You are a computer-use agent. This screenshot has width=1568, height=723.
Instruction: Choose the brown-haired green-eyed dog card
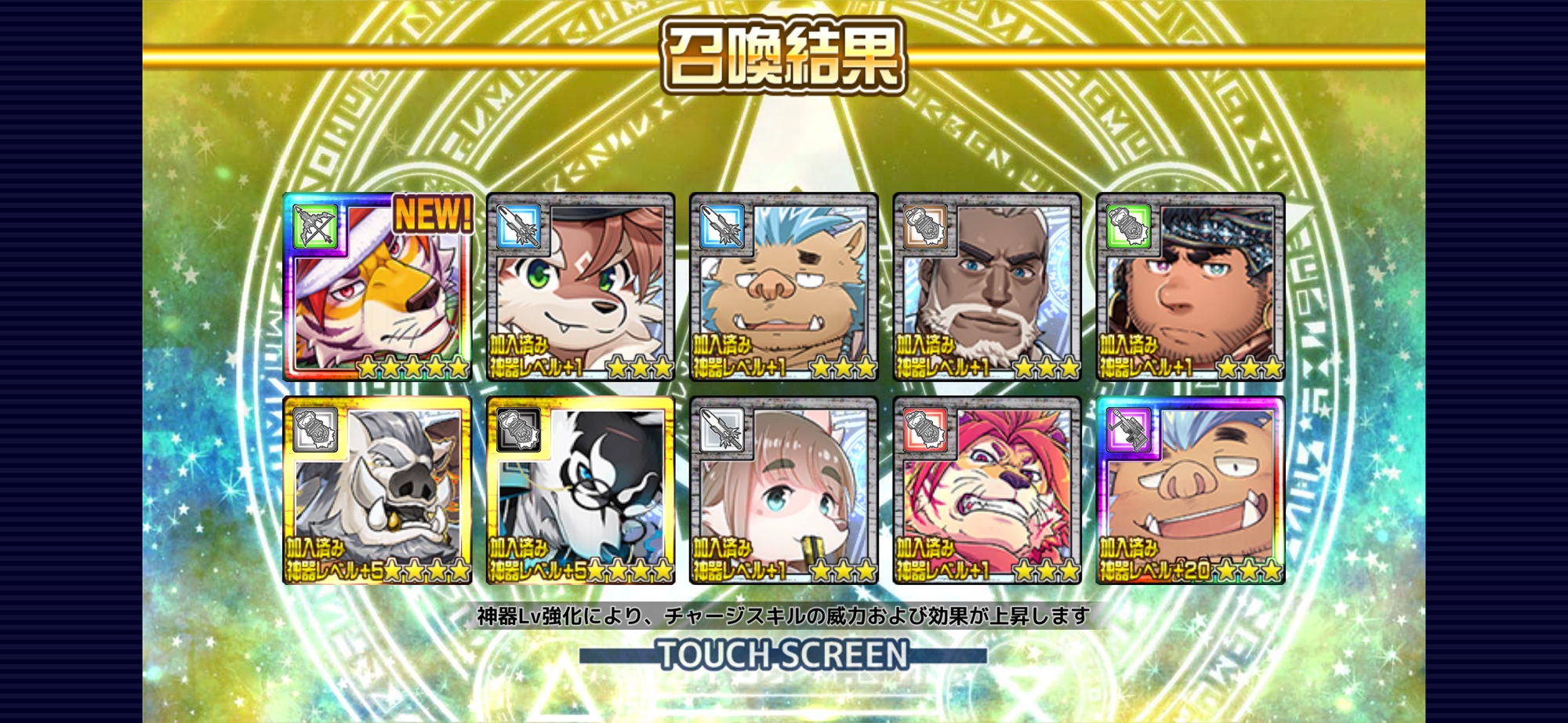[x=580, y=287]
